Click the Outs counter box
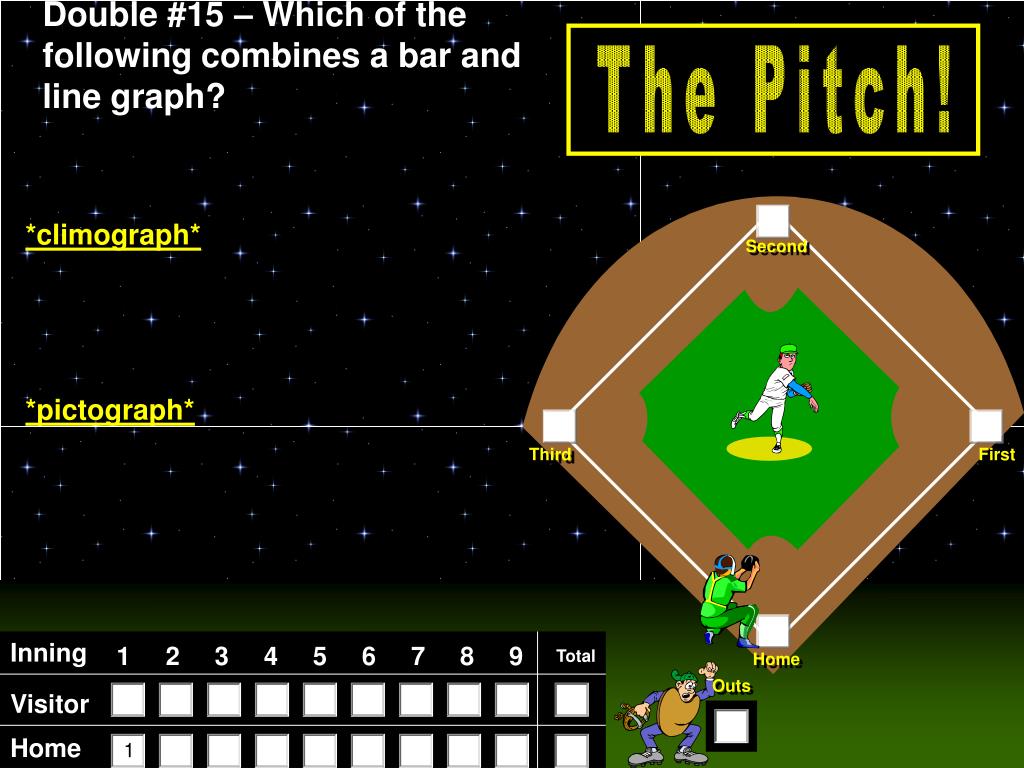The width and height of the screenshot is (1024, 768). pyautogui.click(x=732, y=726)
